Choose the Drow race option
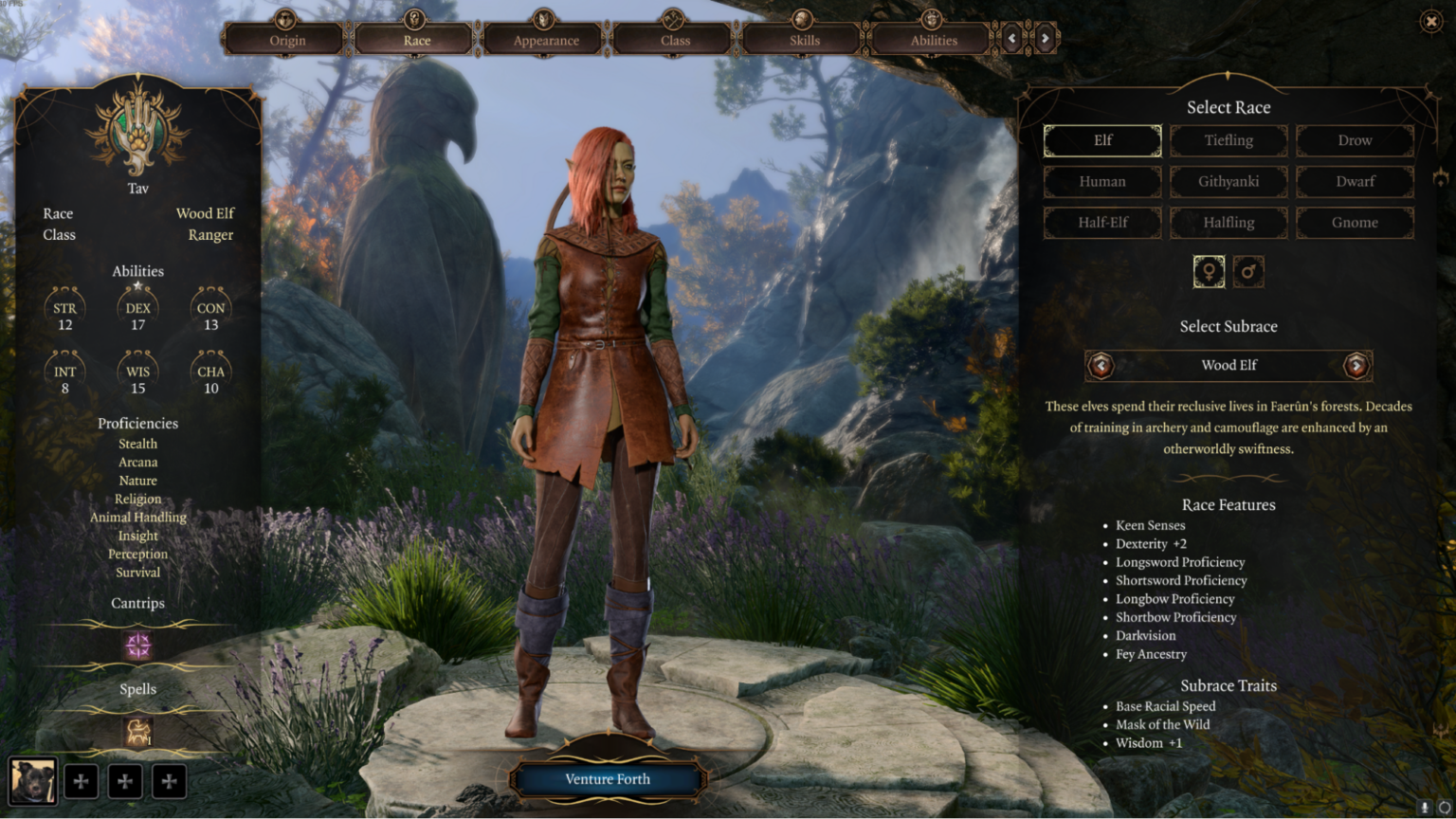Screen dimensions: 1456x819 click(x=1355, y=140)
